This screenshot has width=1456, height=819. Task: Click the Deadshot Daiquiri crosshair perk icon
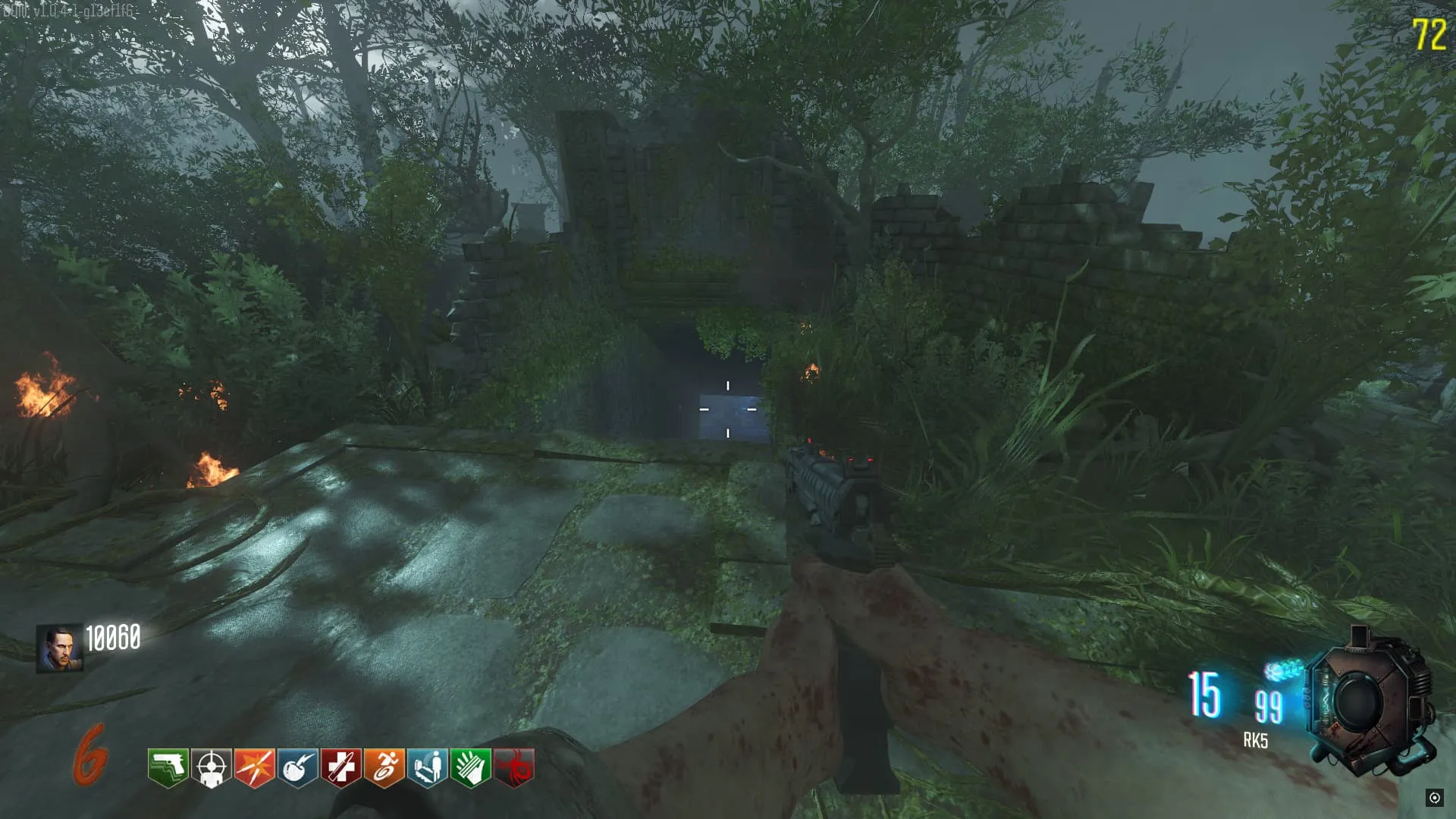[x=211, y=767]
